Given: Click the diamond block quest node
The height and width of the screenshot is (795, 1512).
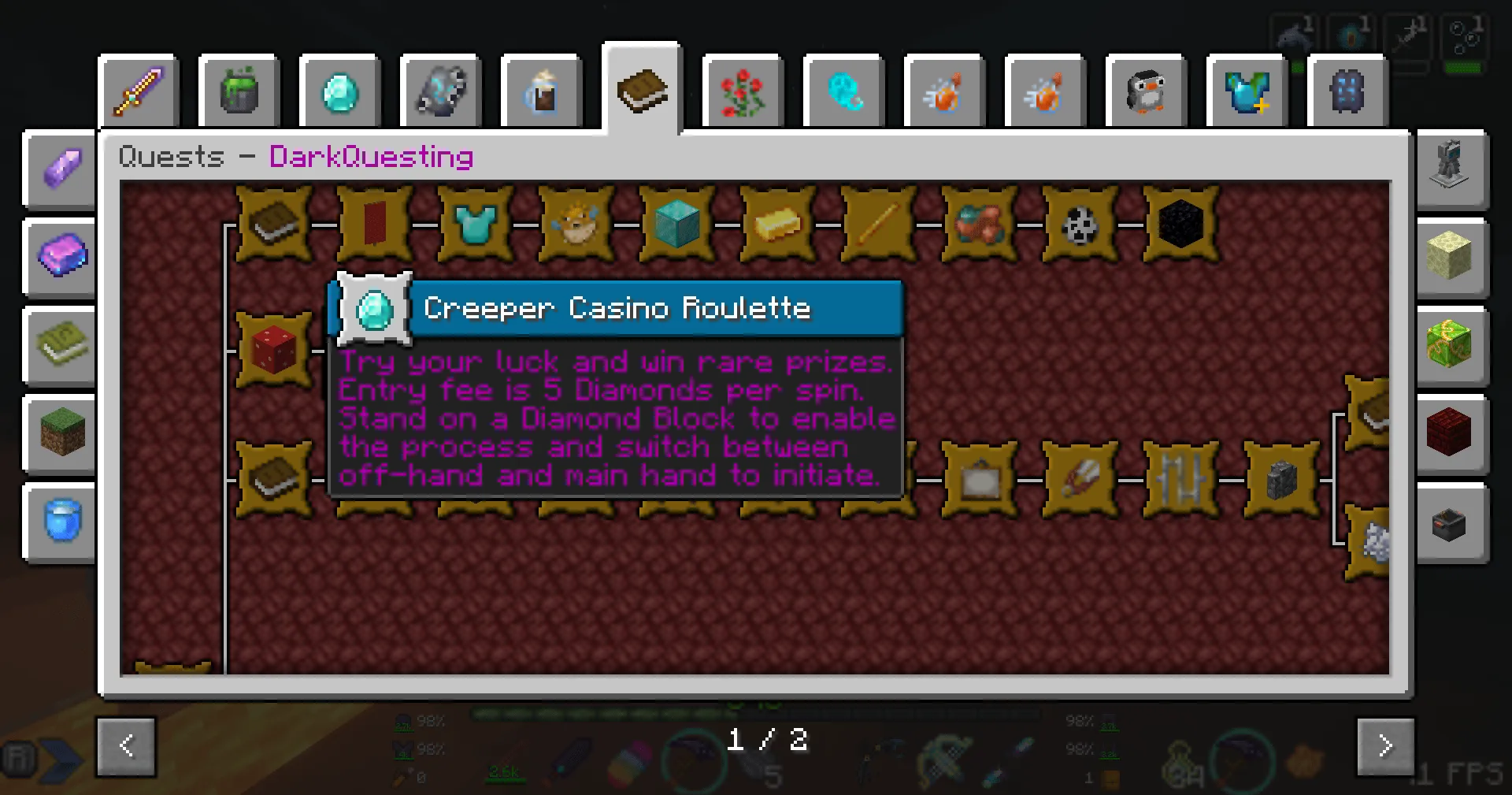Looking at the screenshot, I should click(676, 225).
